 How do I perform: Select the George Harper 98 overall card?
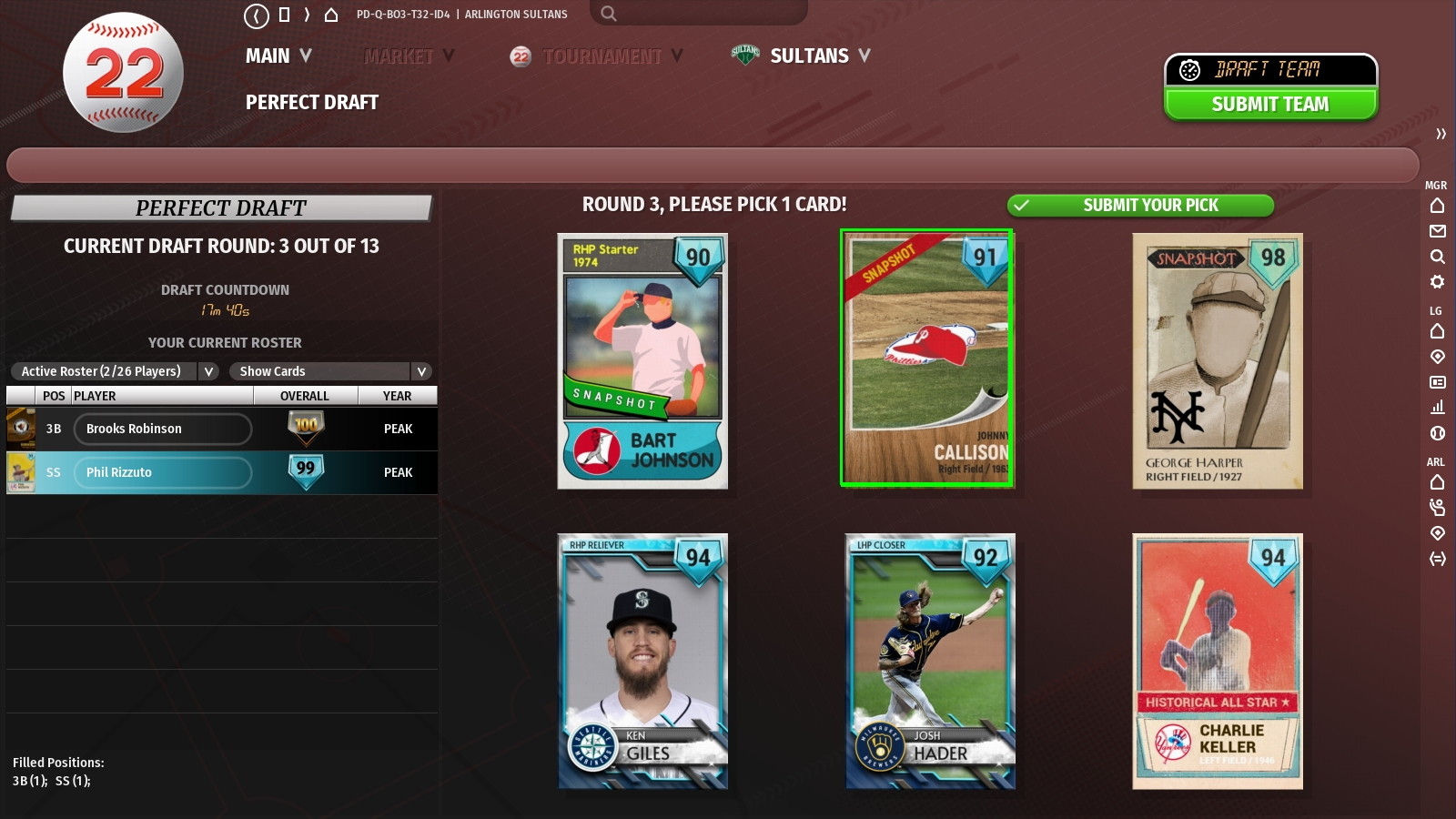(x=1218, y=361)
